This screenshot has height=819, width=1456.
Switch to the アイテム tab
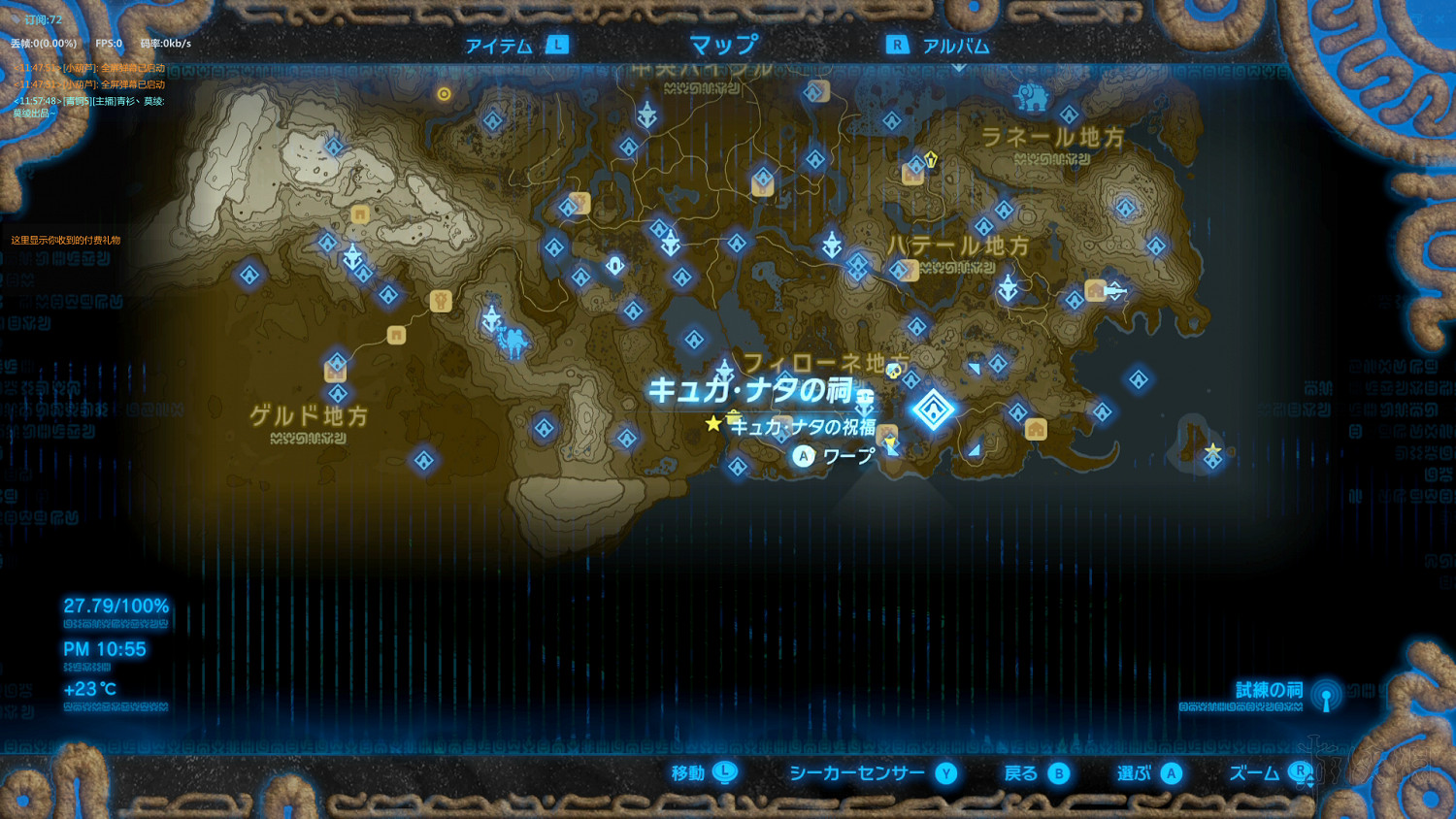(499, 44)
